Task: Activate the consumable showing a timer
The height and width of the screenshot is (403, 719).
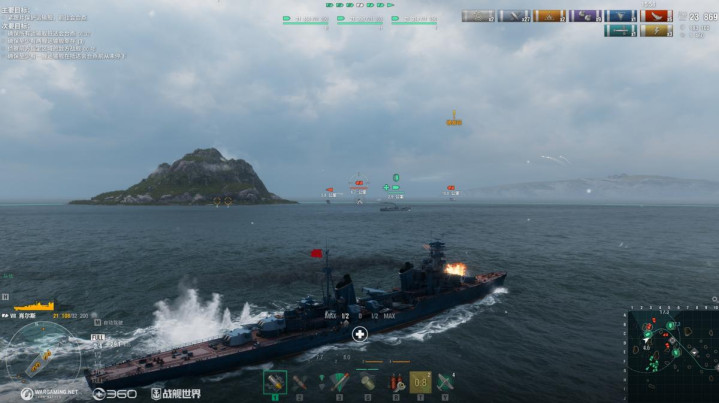Action: (421, 381)
